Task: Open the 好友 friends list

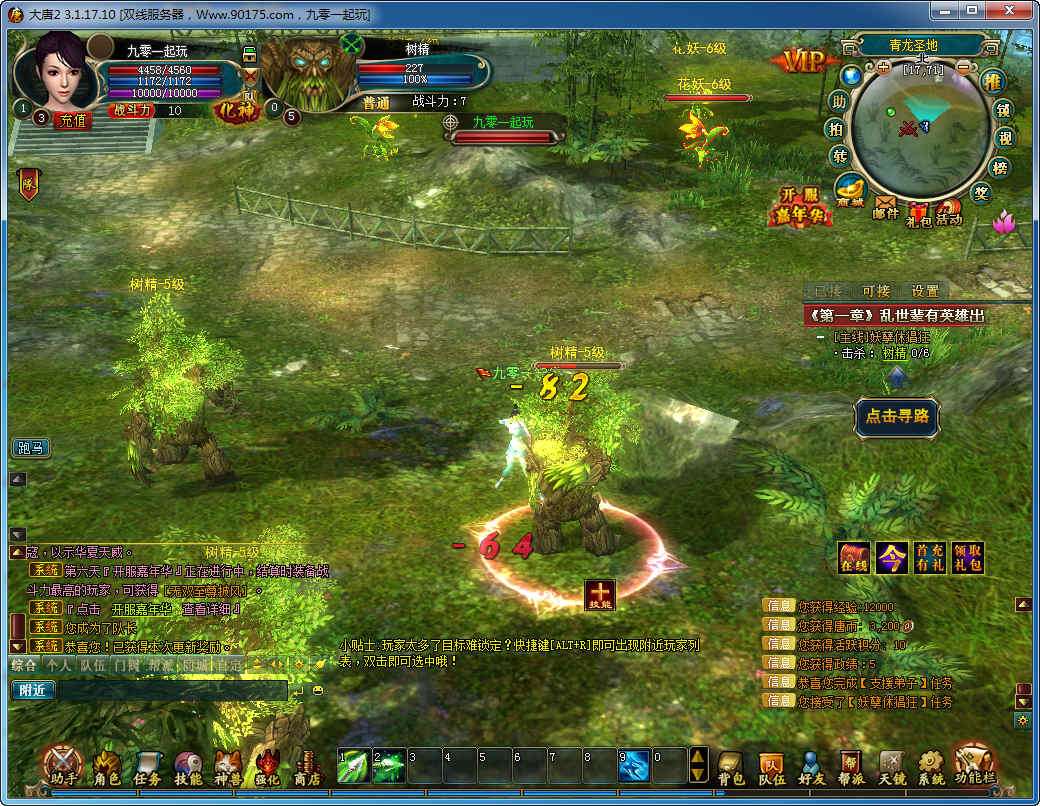Action: point(812,767)
